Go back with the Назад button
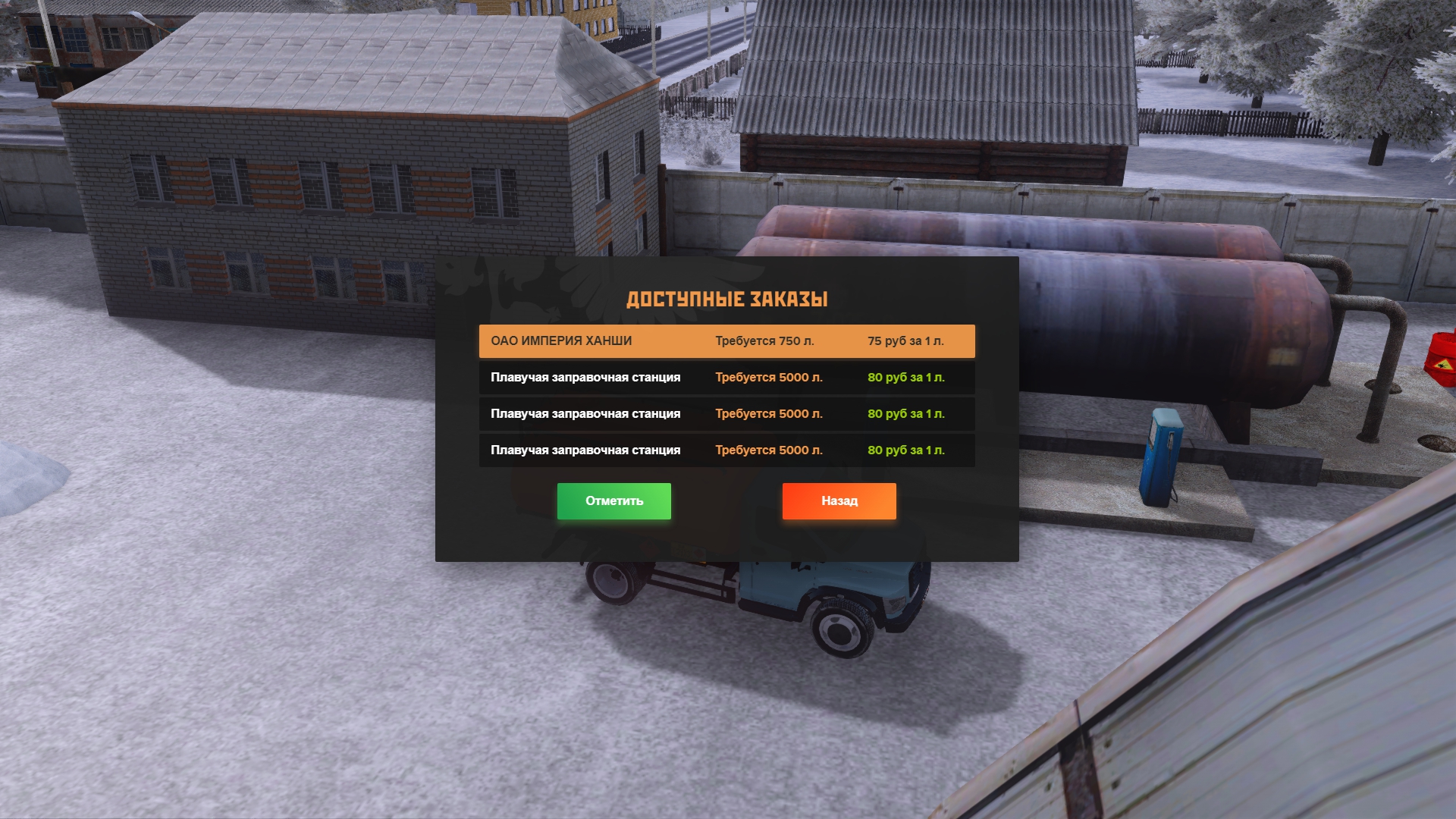 [x=839, y=501]
